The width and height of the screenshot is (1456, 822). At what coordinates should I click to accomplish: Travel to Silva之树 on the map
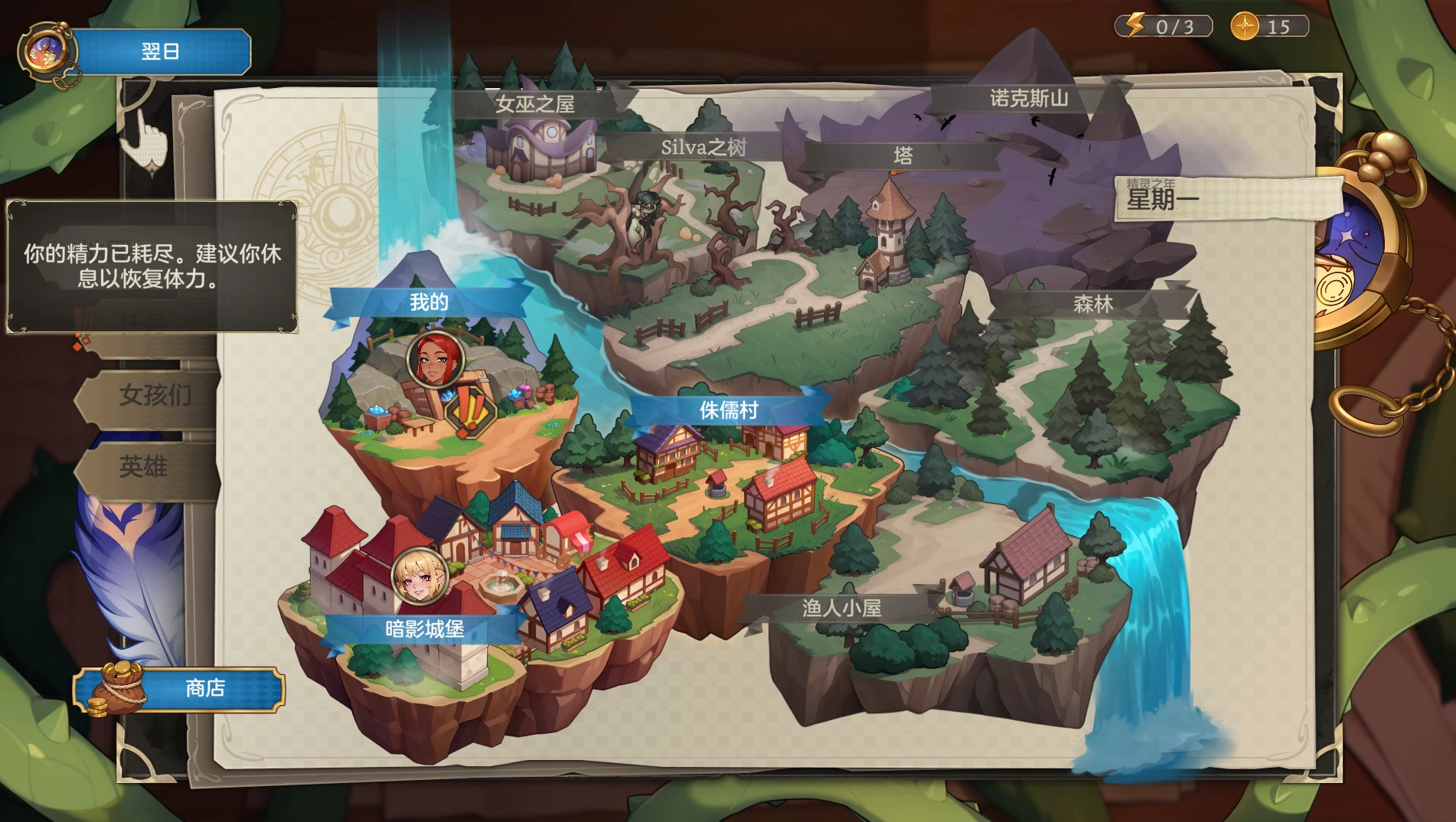[703, 148]
